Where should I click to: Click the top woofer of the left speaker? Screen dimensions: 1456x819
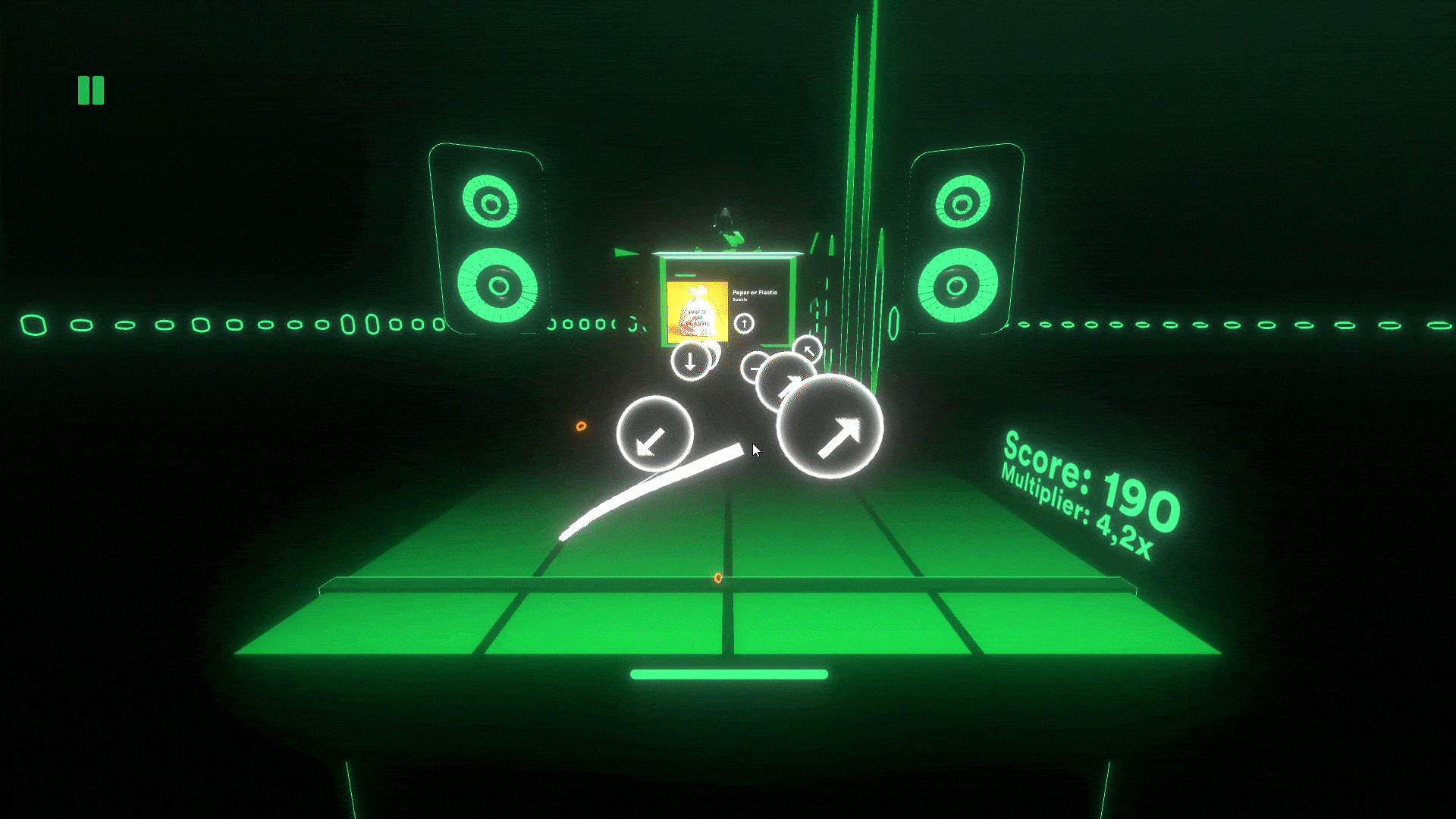pyautogui.click(x=490, y=202)
